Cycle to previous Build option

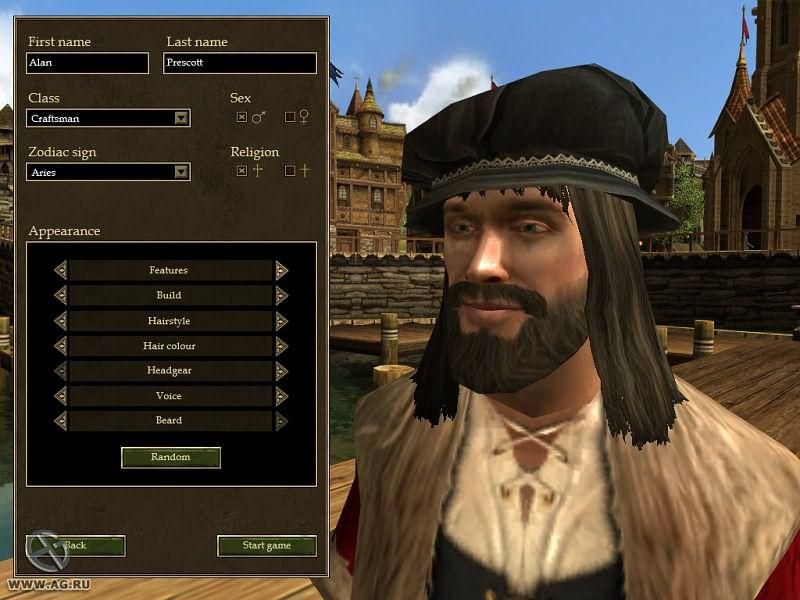(60, 295)
